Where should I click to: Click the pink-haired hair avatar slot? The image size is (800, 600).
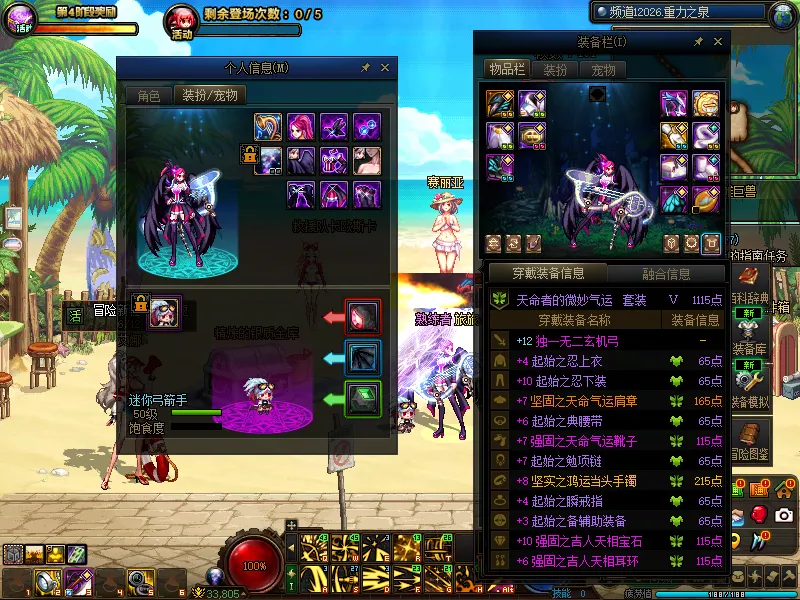[x=301, y=126]
